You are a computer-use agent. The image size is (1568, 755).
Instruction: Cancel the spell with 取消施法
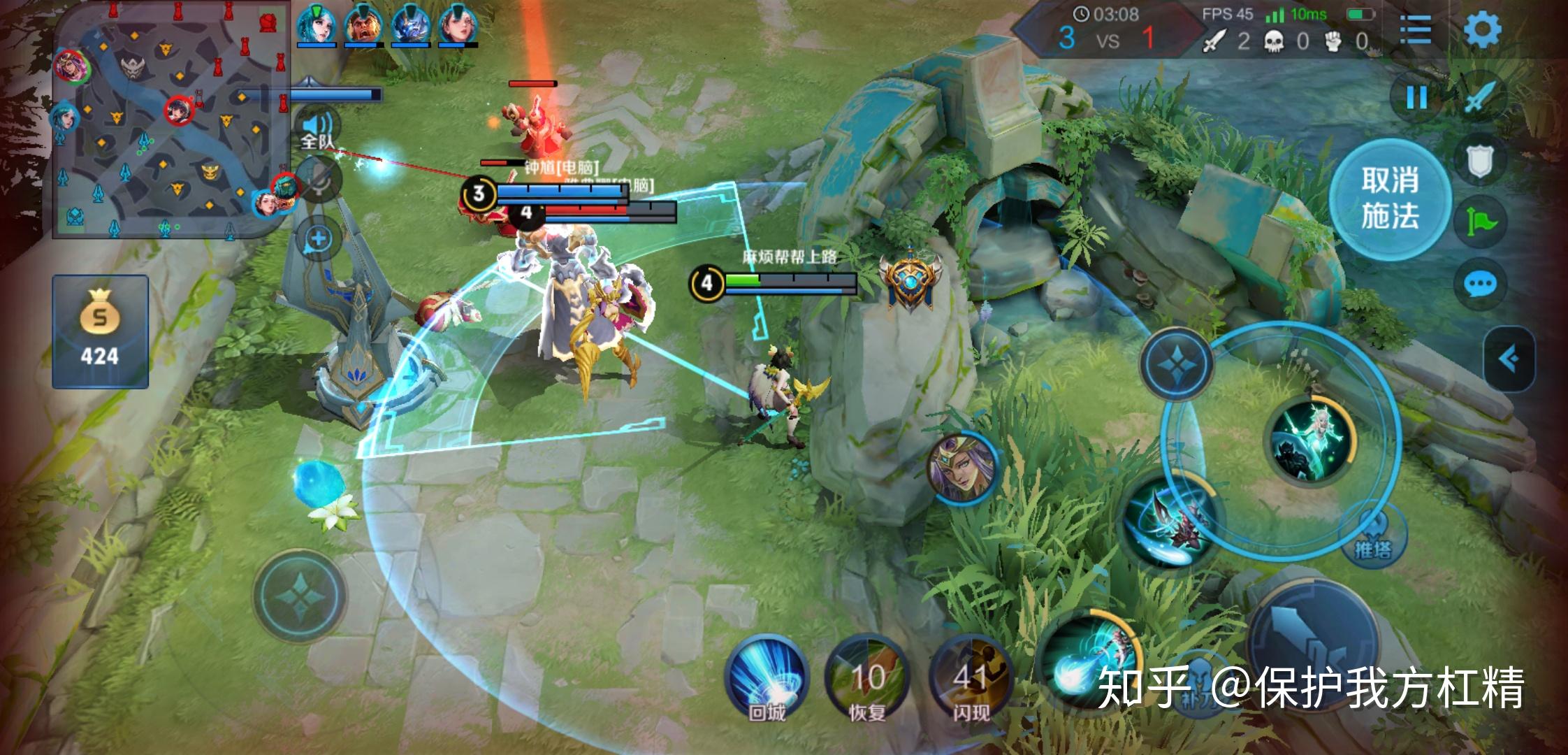tap(1389, 199)
